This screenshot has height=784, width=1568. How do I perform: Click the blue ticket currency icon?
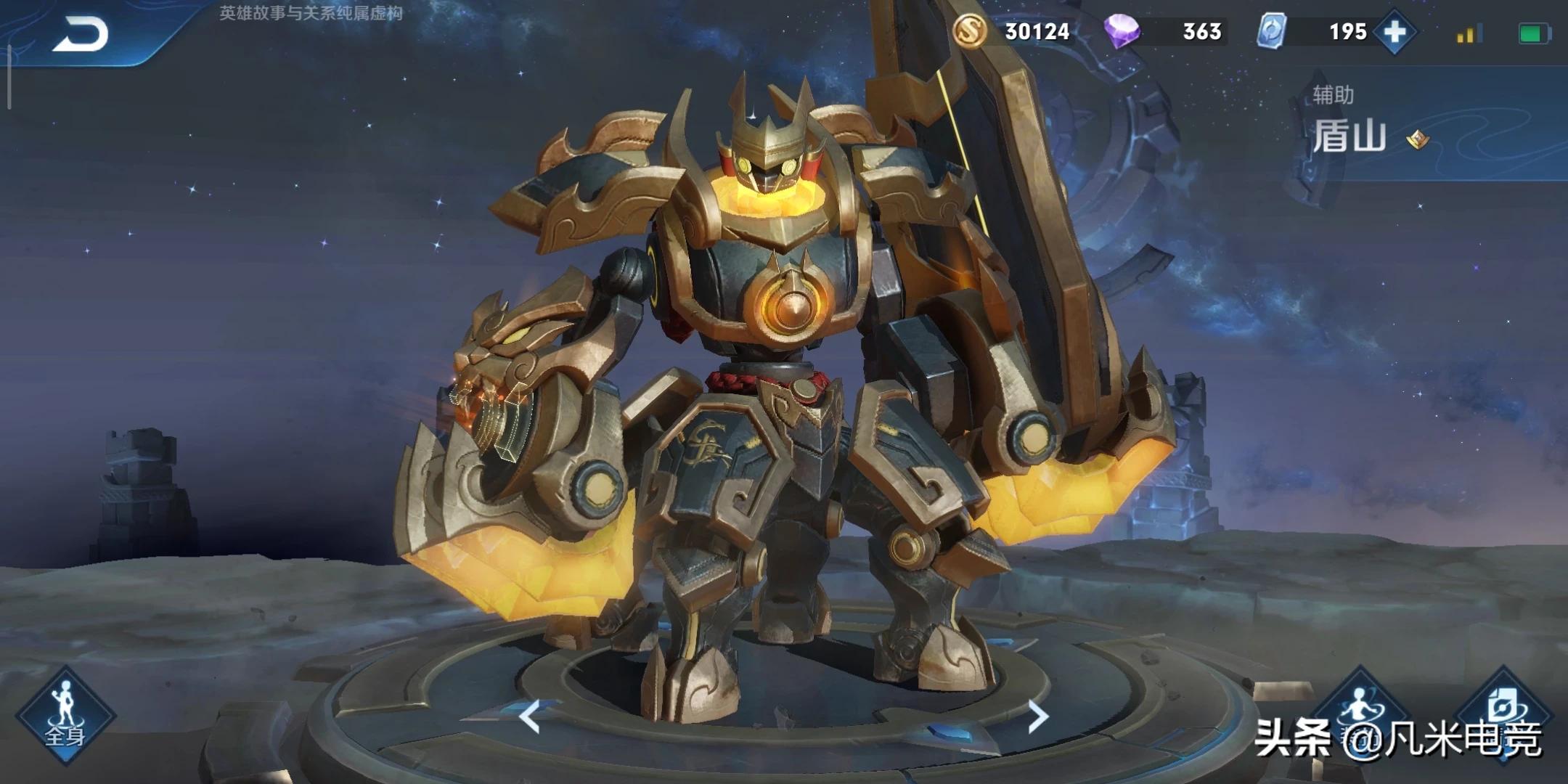(1272, 32)
